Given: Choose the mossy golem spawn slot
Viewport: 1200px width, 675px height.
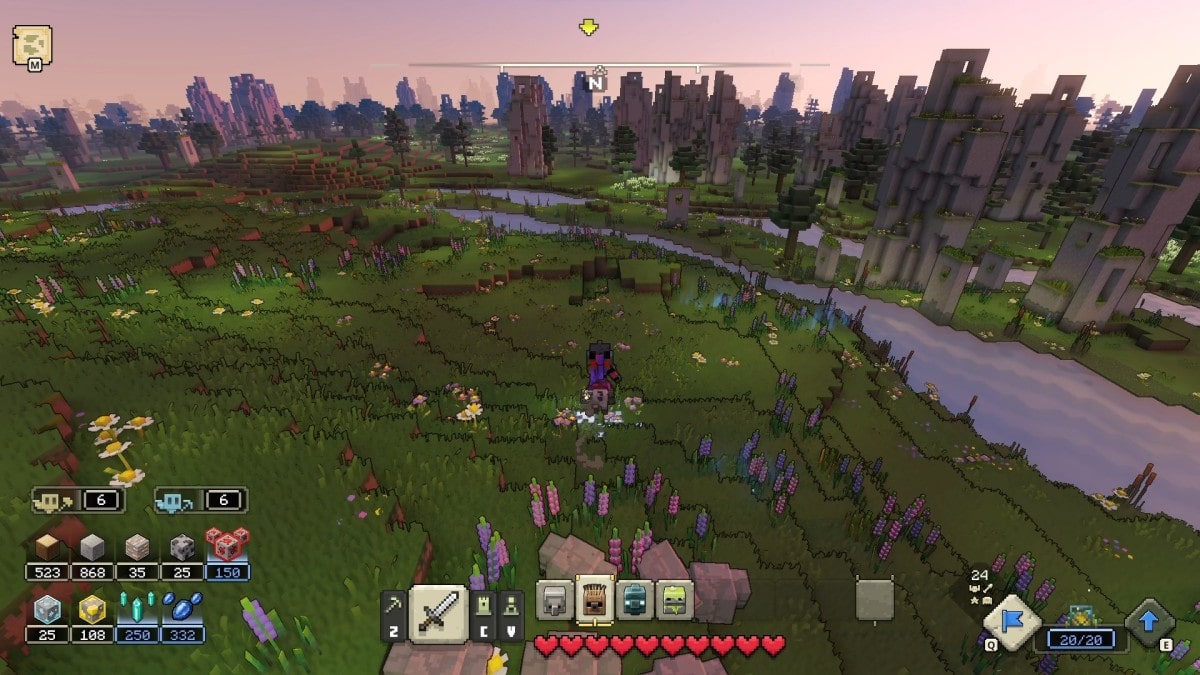Looking at the screenshot, I should click(672, 600).
